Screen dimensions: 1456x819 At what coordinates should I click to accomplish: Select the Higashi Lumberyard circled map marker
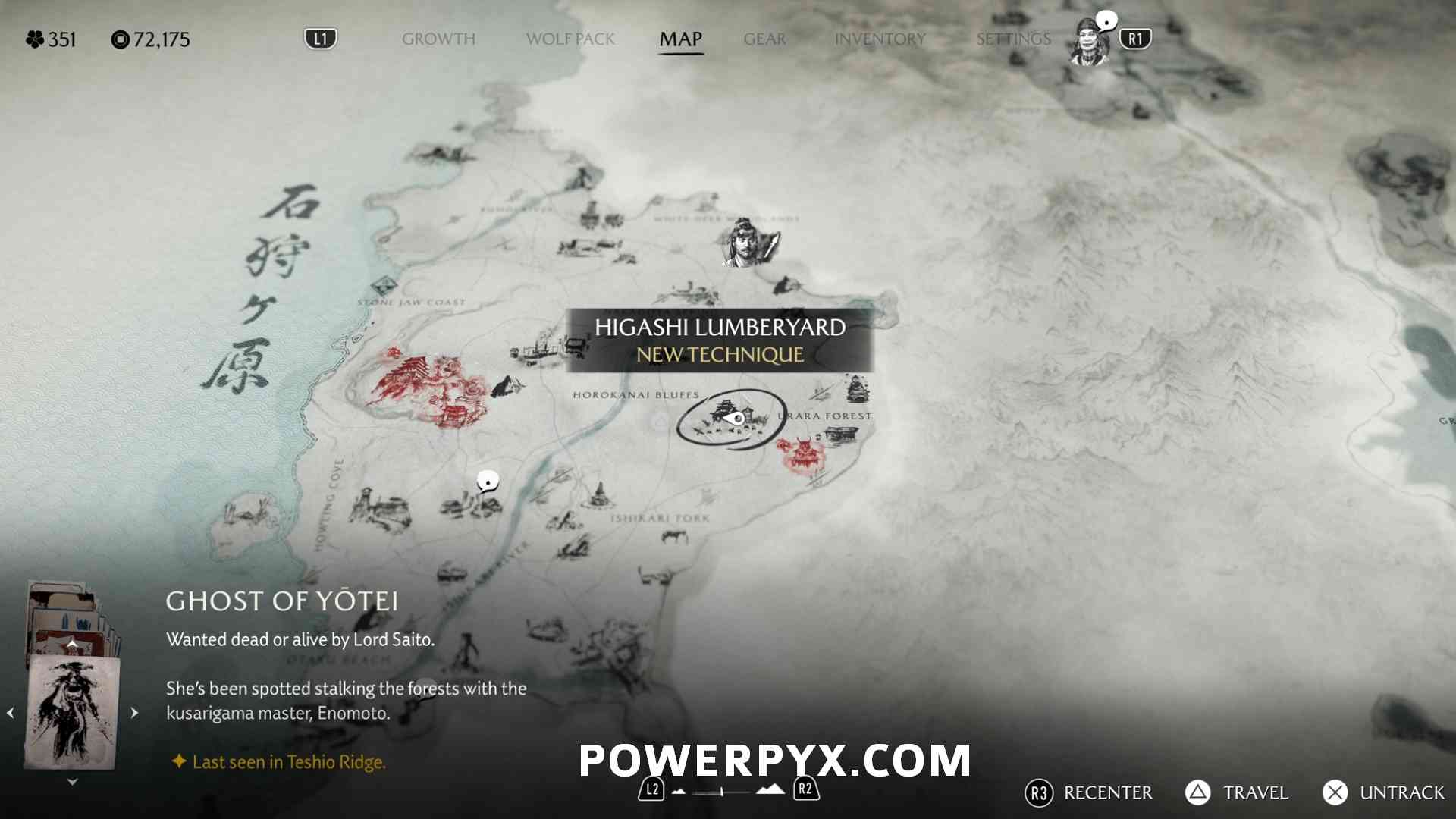(730, 419)
